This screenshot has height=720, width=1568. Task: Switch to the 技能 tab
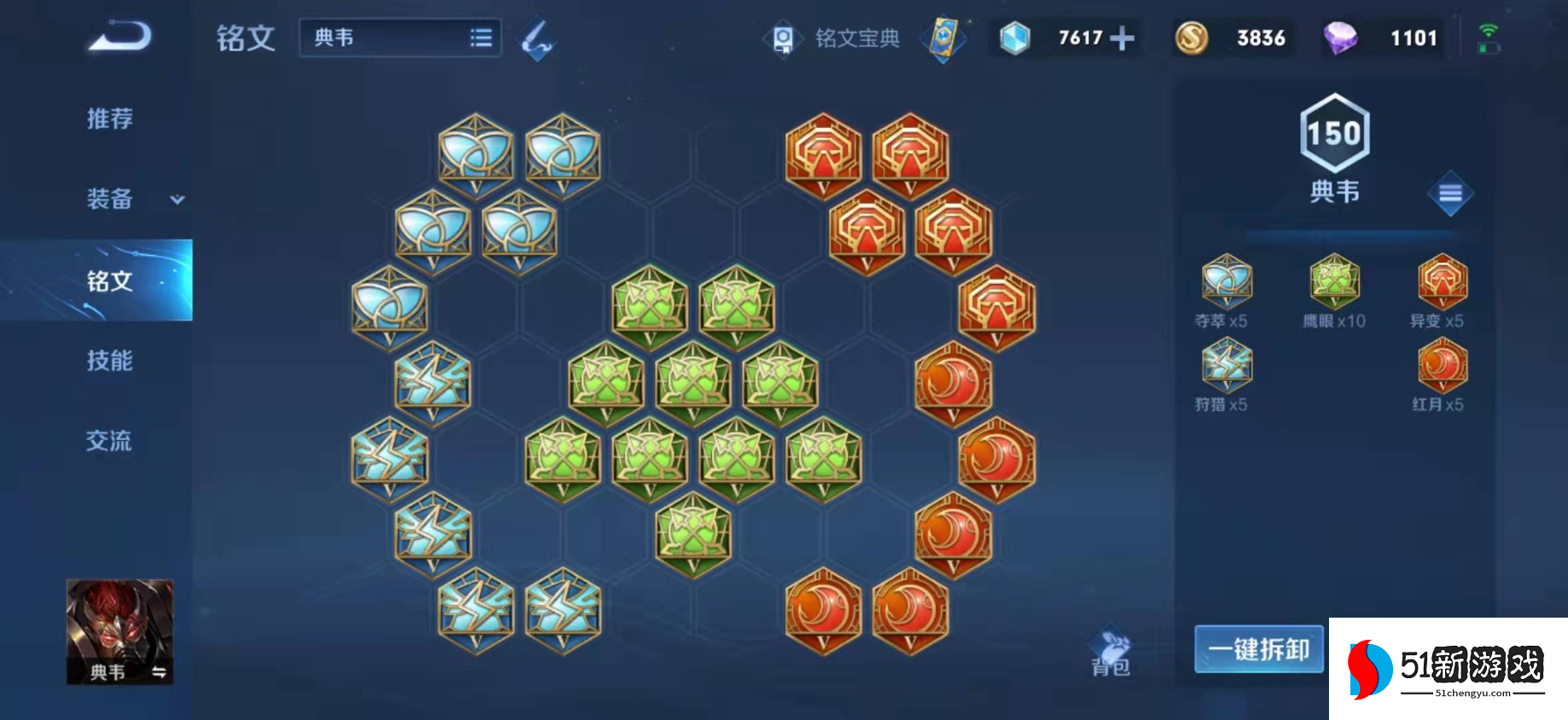point(109,362)
